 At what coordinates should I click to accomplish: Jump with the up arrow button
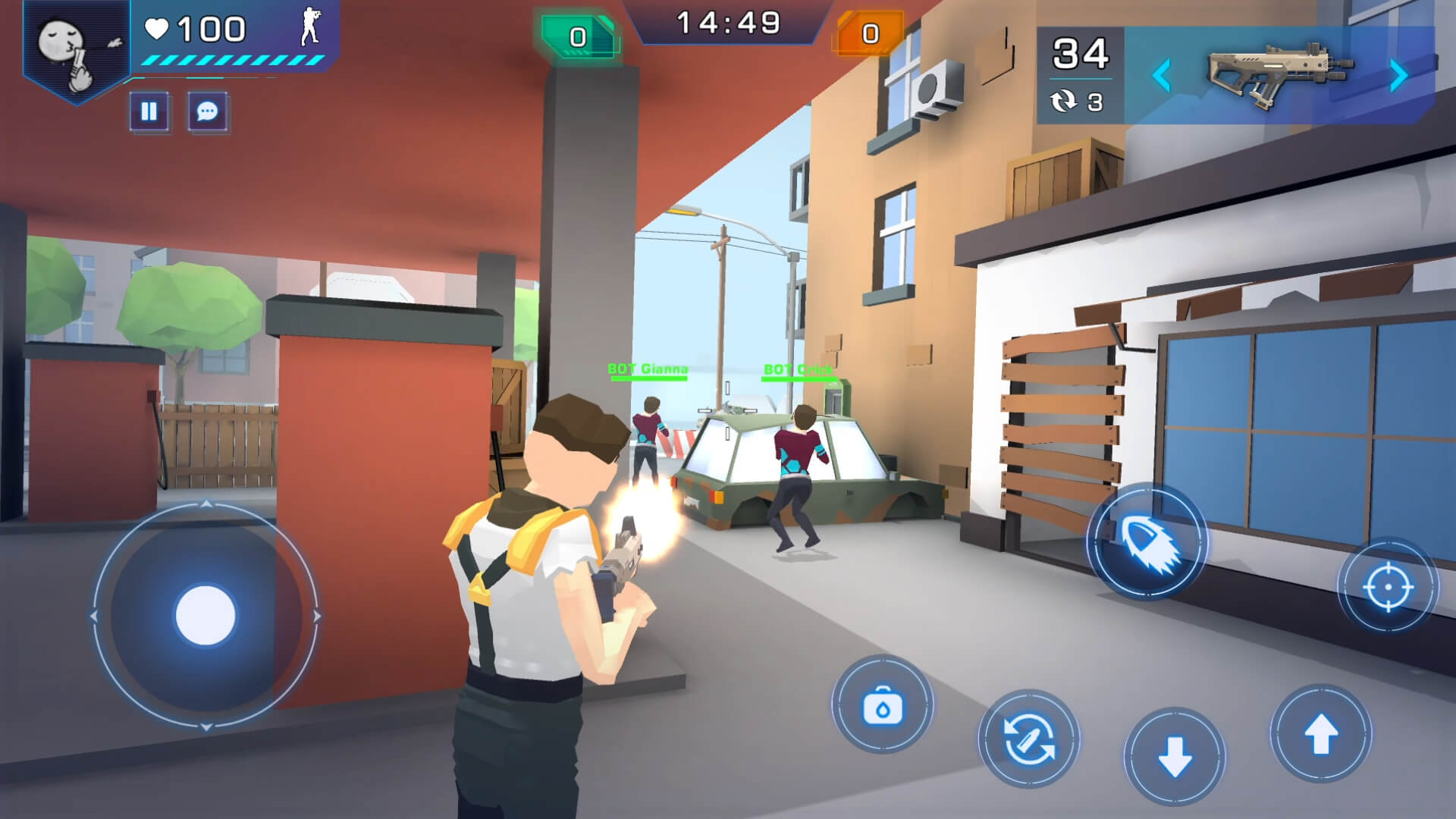(x=1320, y=733)
